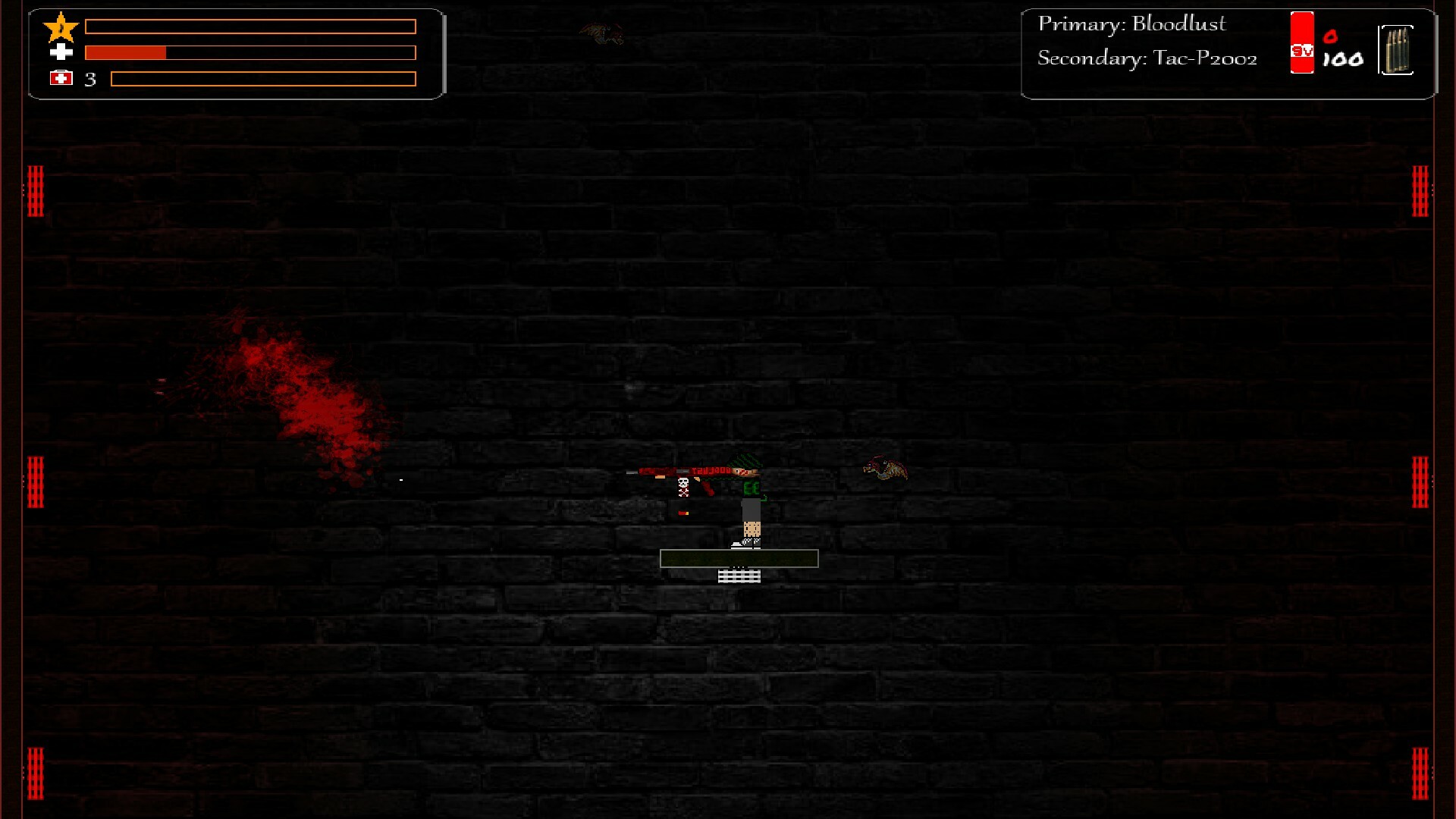1456x819 pixels.
Task: Click the Secondary: Tac-P2002 weapon label
Action: point(1147,58)
